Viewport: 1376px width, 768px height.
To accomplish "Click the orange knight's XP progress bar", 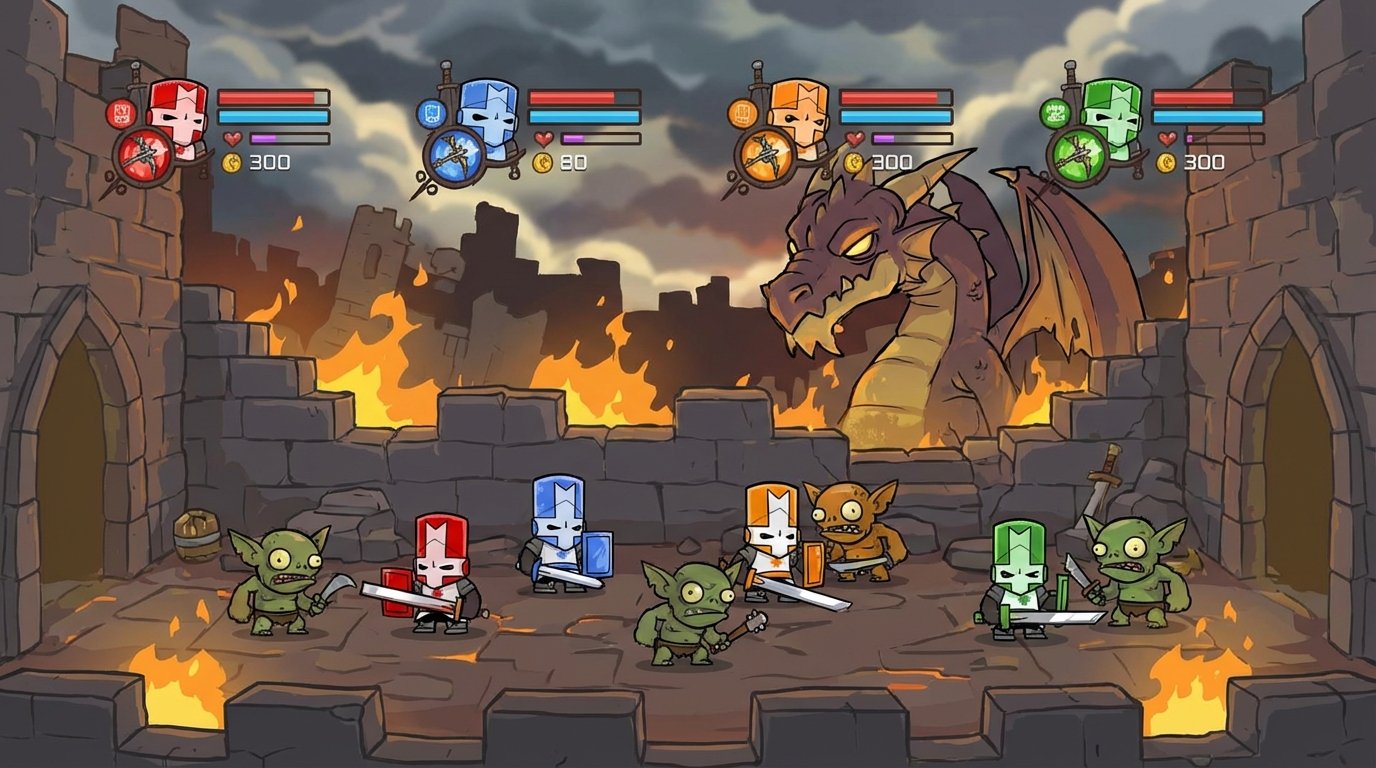I will pyautogui.click(x=911, y=138).
